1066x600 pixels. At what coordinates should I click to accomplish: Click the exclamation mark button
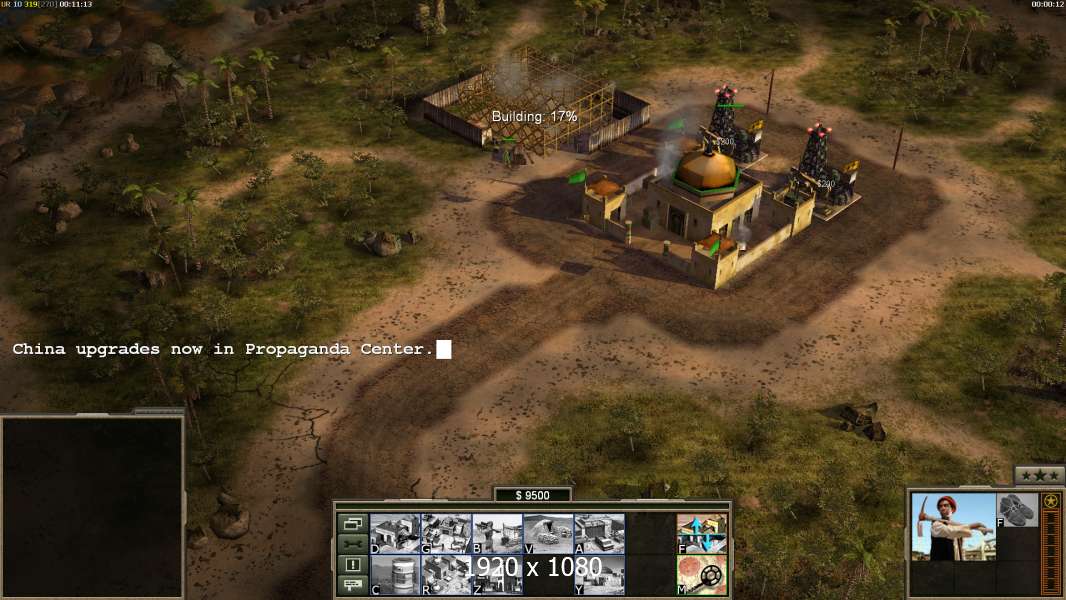point(351,565)
